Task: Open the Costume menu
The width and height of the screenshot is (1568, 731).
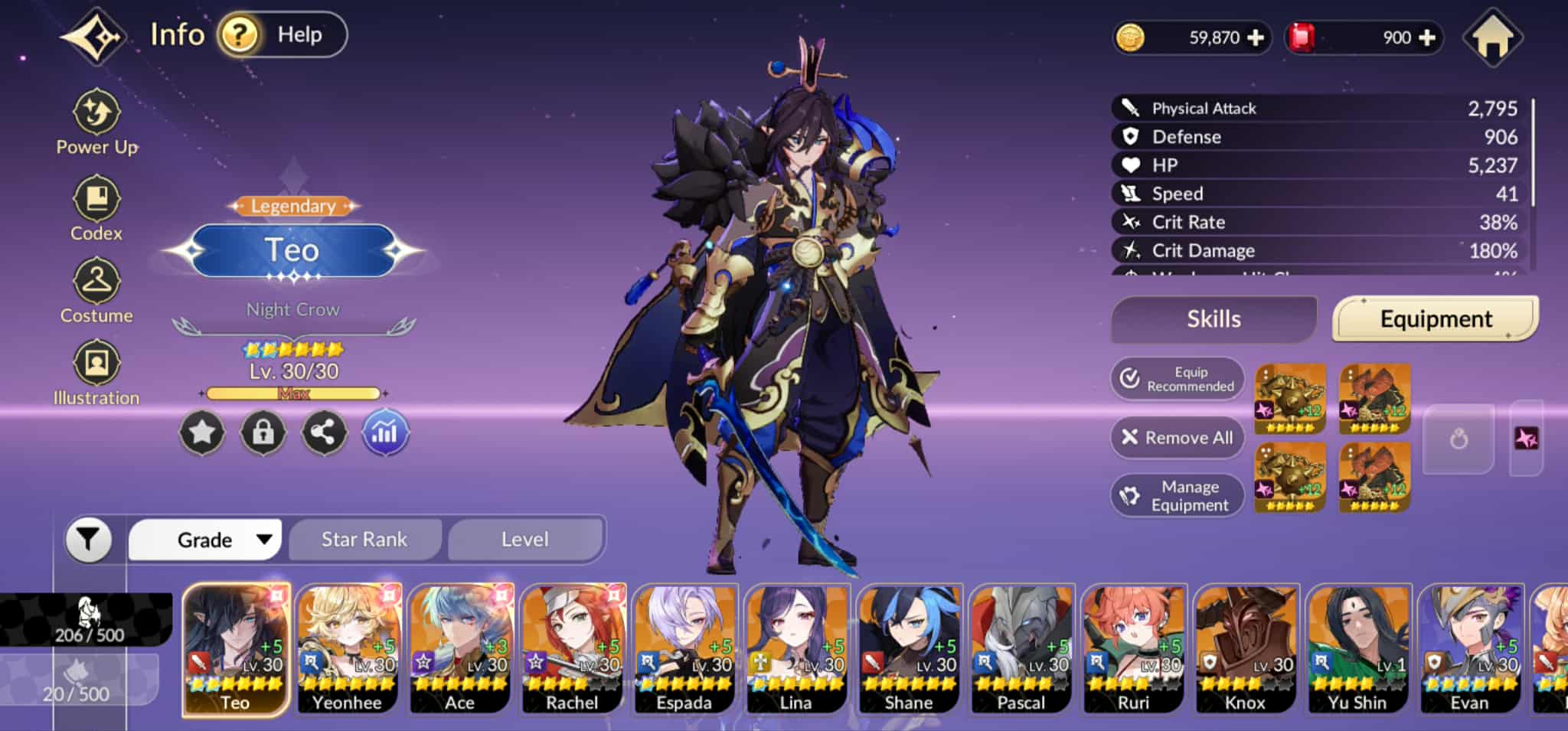Action: [96, 291]
